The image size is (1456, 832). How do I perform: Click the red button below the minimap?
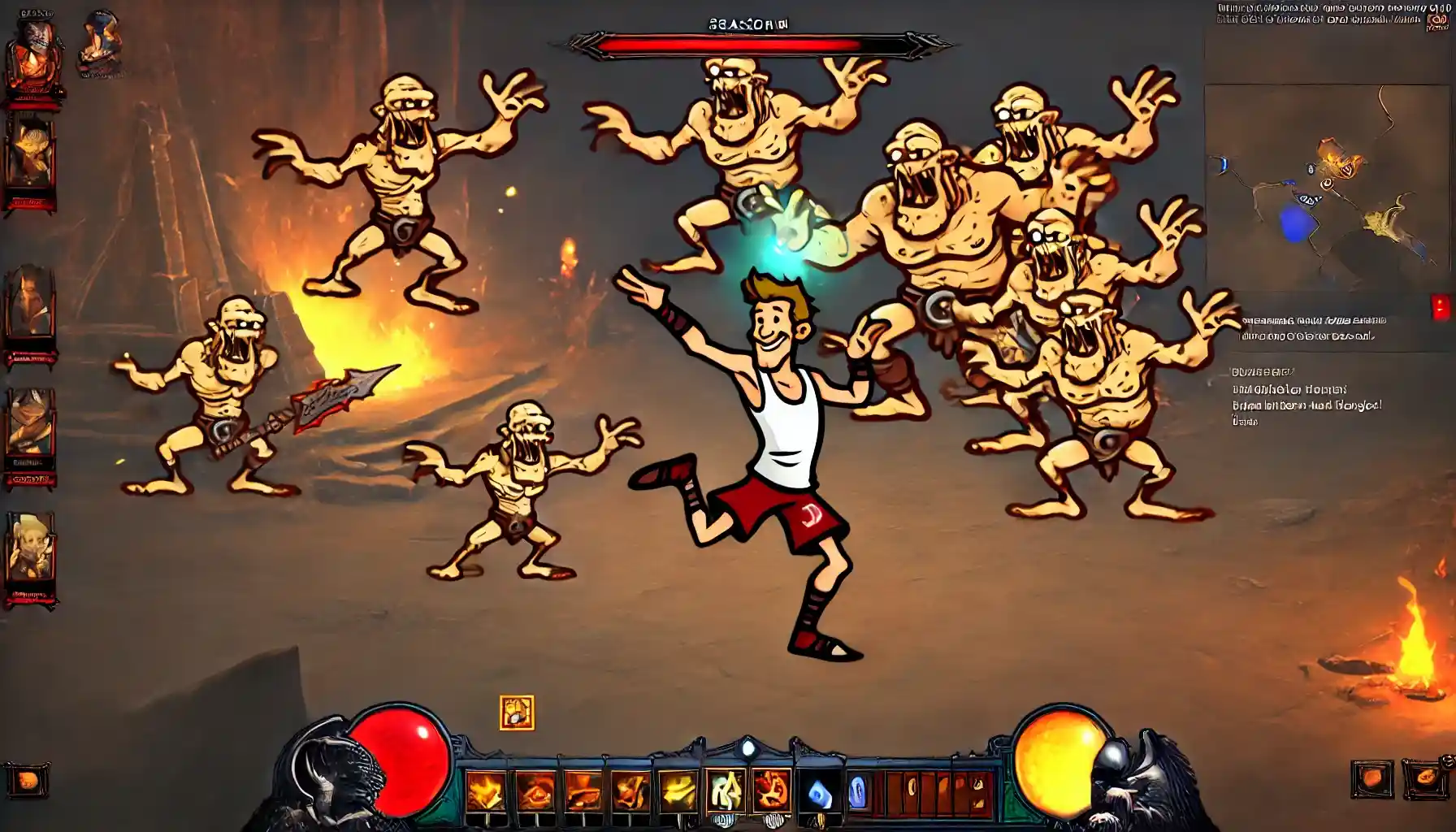coord(1440,308)
